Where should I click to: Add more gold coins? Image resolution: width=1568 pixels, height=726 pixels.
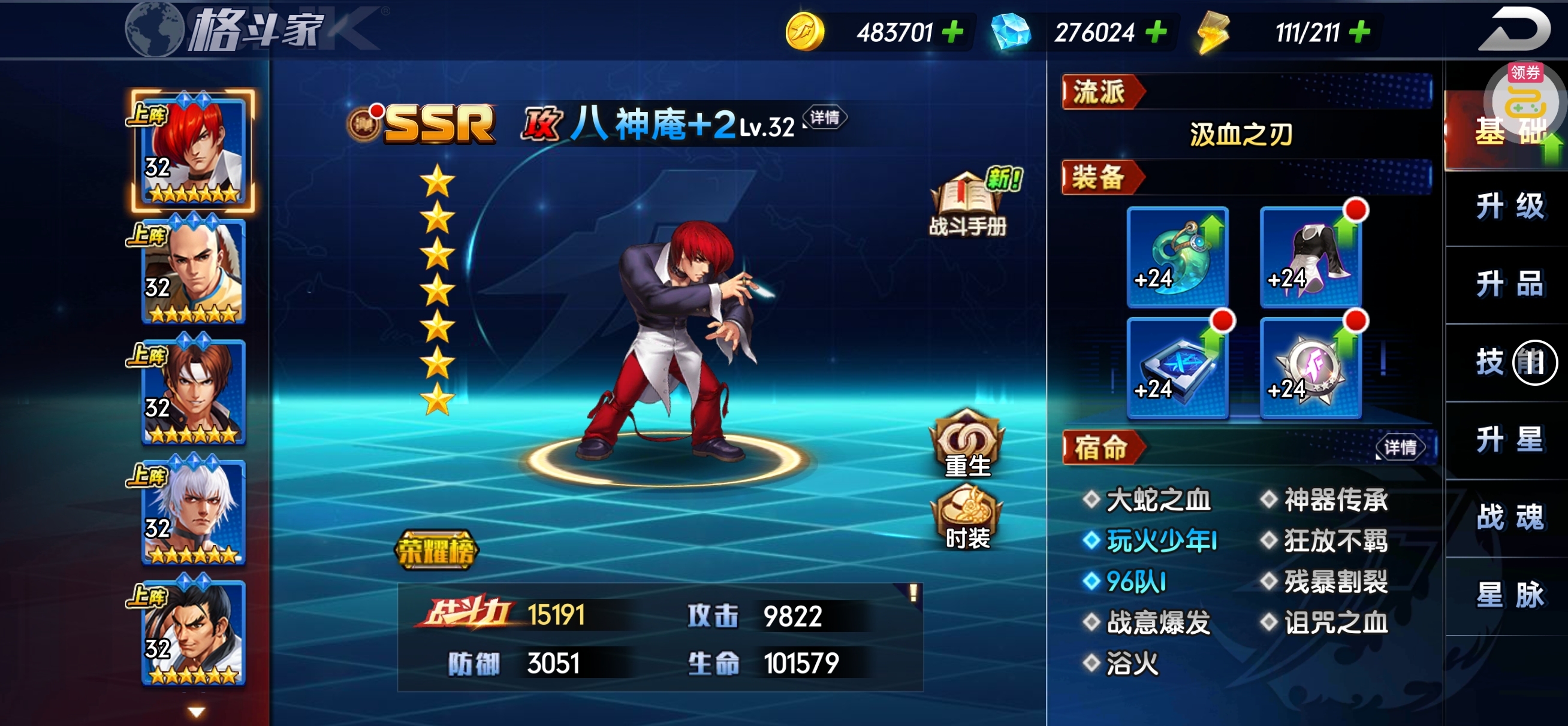pos(952,32)
